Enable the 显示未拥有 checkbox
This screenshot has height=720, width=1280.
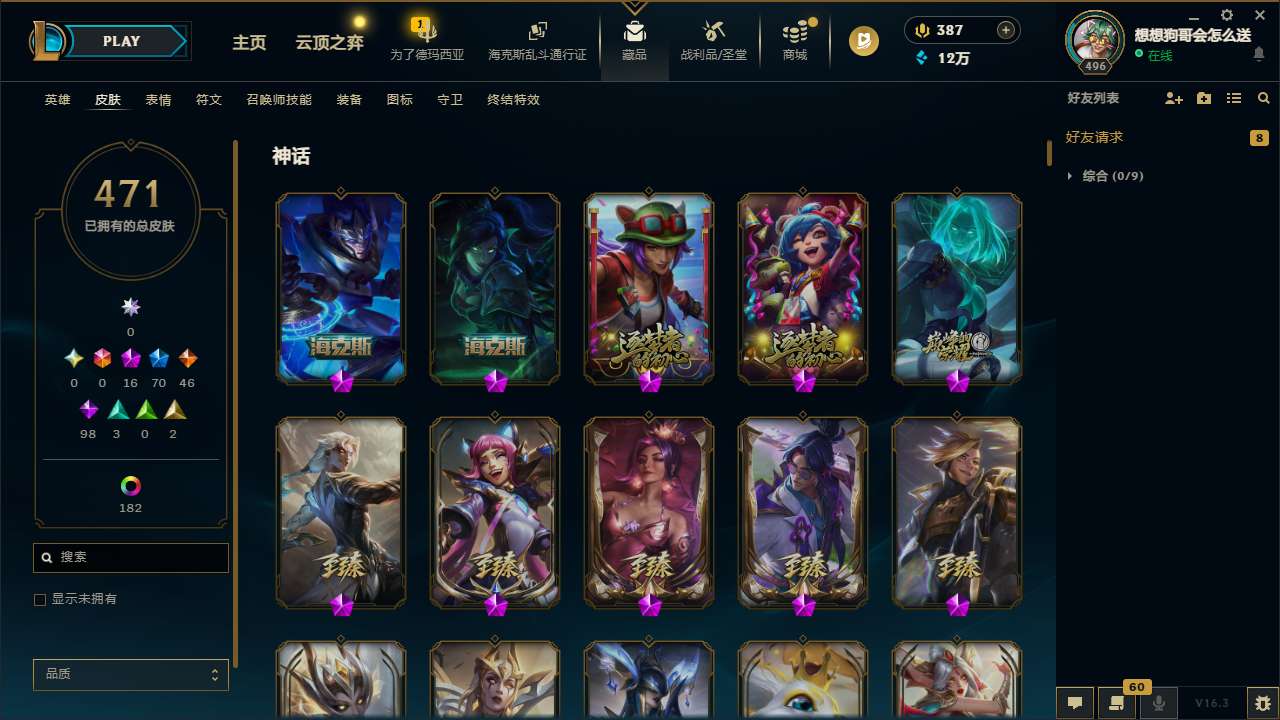(40, 599)
